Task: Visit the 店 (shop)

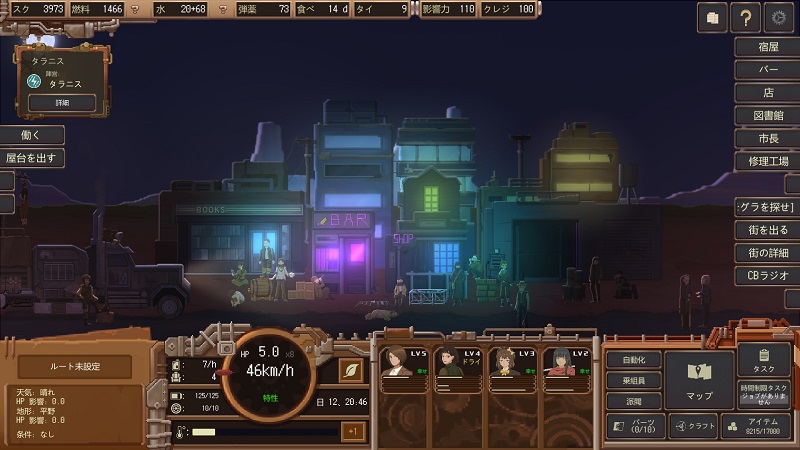Action: coord(768,93)
